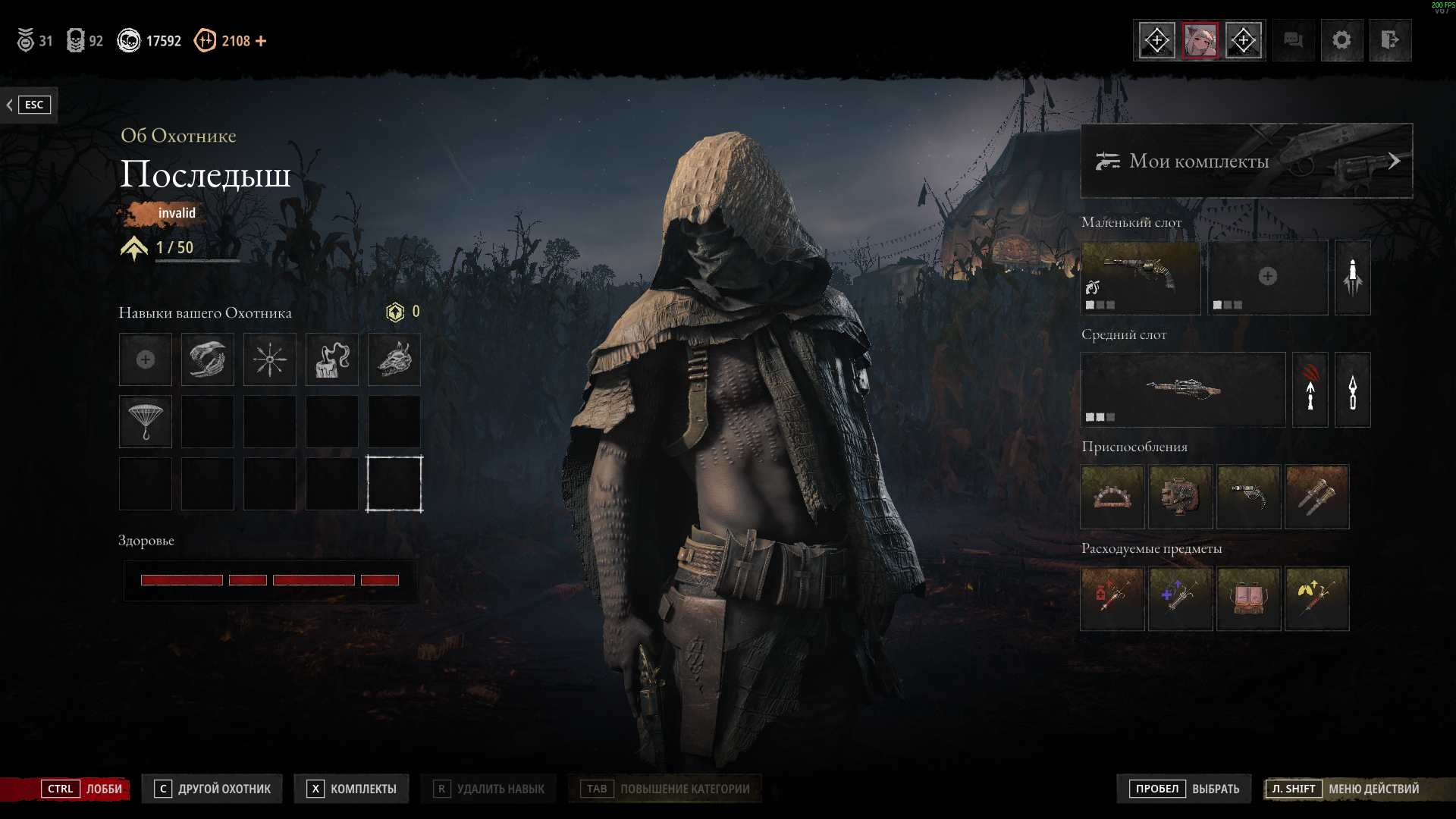Buy more Blood Bonds with the plus
1456x819 pixels.
(x=261, y=41)
